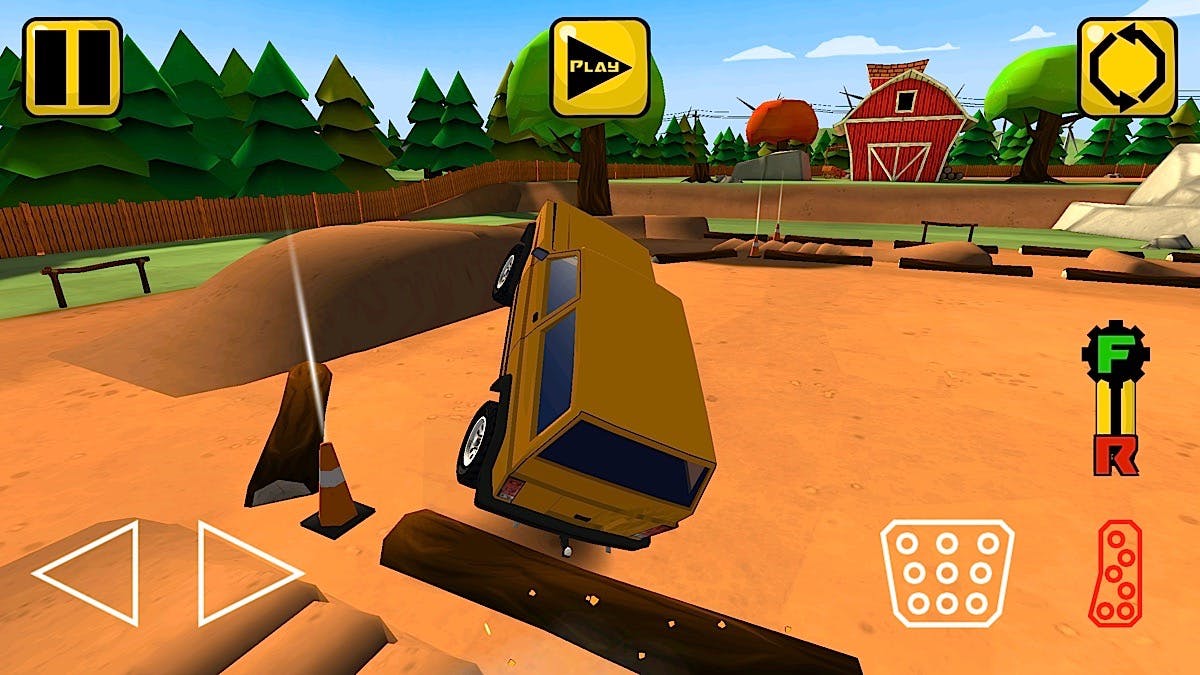Tap the yellow Play button
This screenshot has height=675, width=1200.
coord(600,67)
